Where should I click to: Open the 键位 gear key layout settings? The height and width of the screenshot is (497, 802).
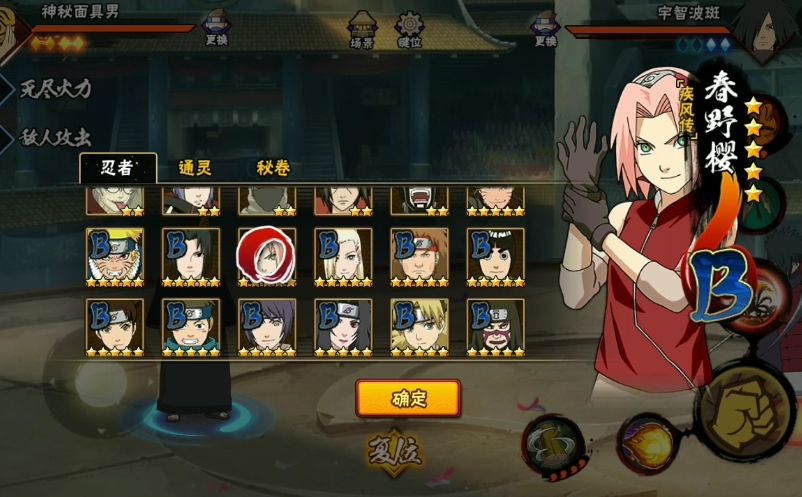pos(410,30)
